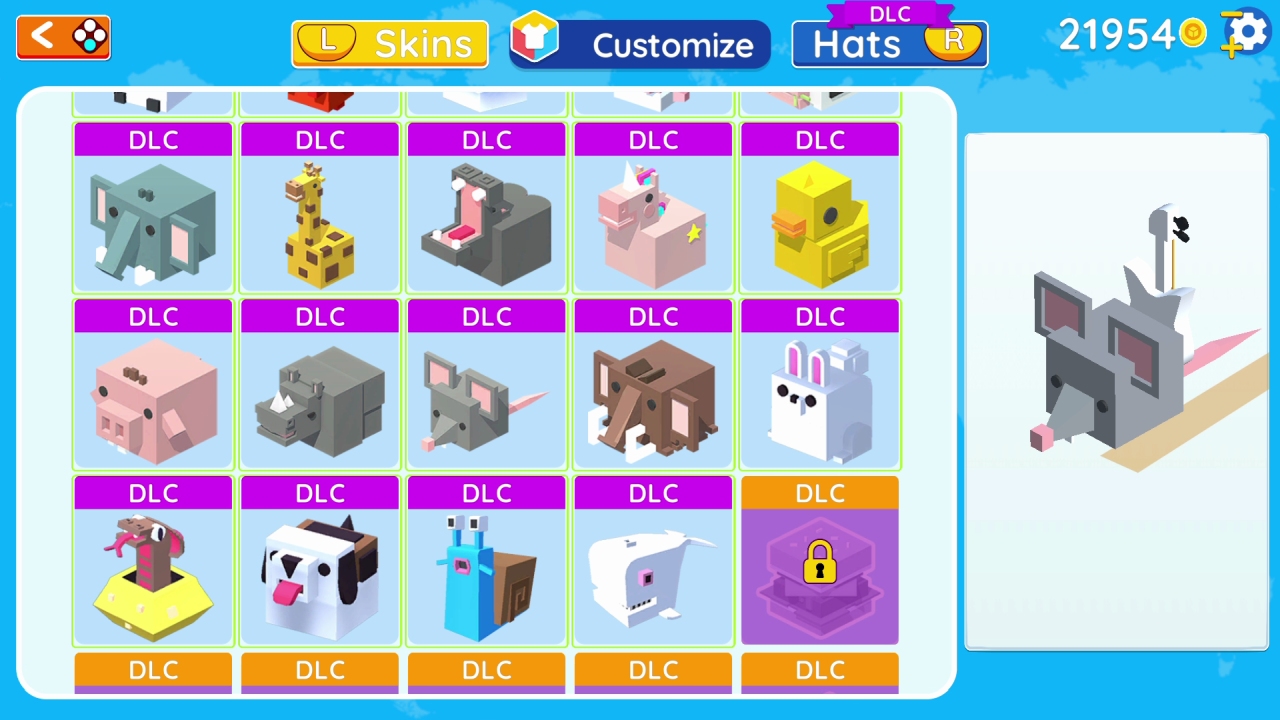Select the mammoth skin
The width and height of the screenshot is (1280, 720).
tap(652, 396)
